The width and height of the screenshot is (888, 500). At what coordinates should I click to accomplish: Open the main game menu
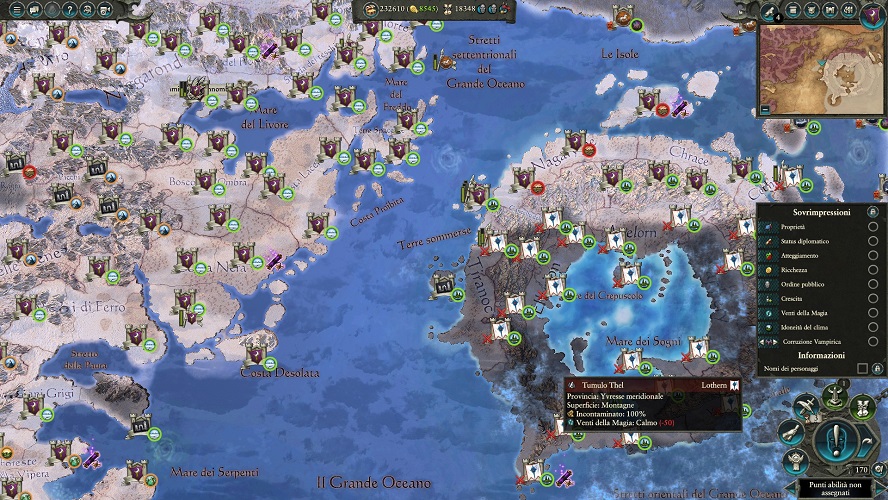click(x=16, y=10)
